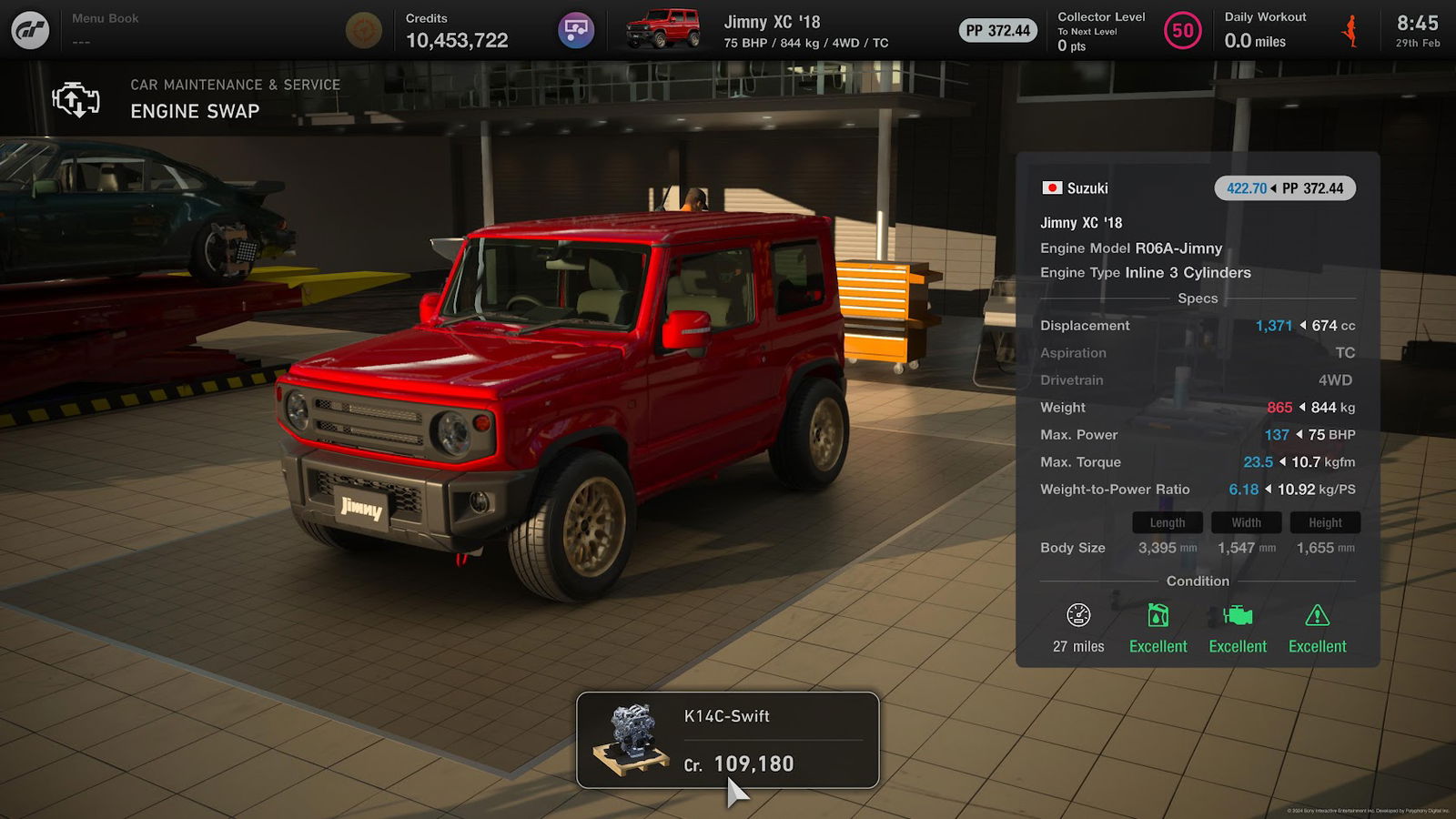Open the Daily Workout runner icon
Viewport: 1456px width, 819px height.
1350,31
